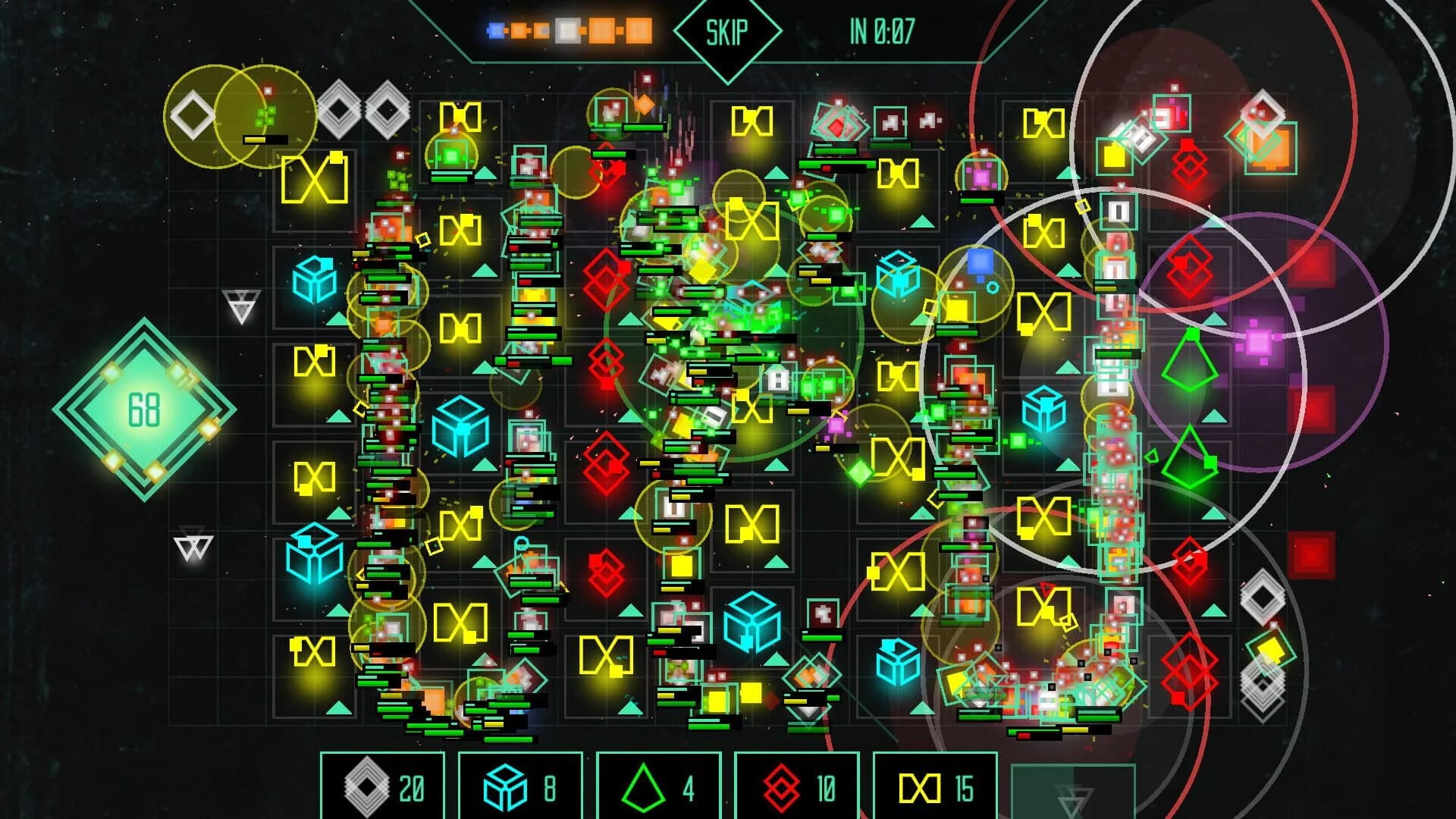
Task: Click the SKIP button to start the next wave
Action: [726, 32]
